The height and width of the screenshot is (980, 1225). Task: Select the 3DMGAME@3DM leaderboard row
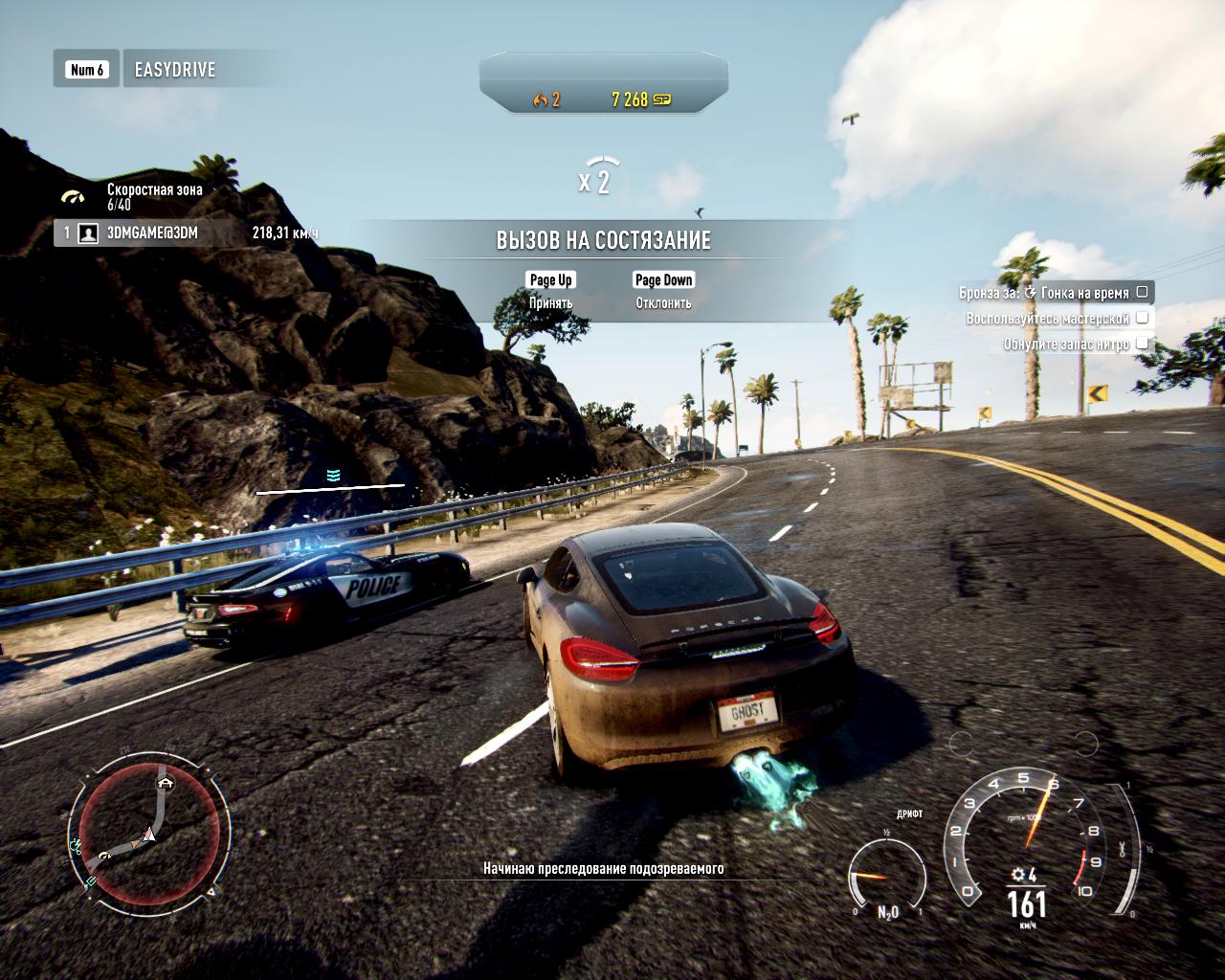tap(187, 233)
